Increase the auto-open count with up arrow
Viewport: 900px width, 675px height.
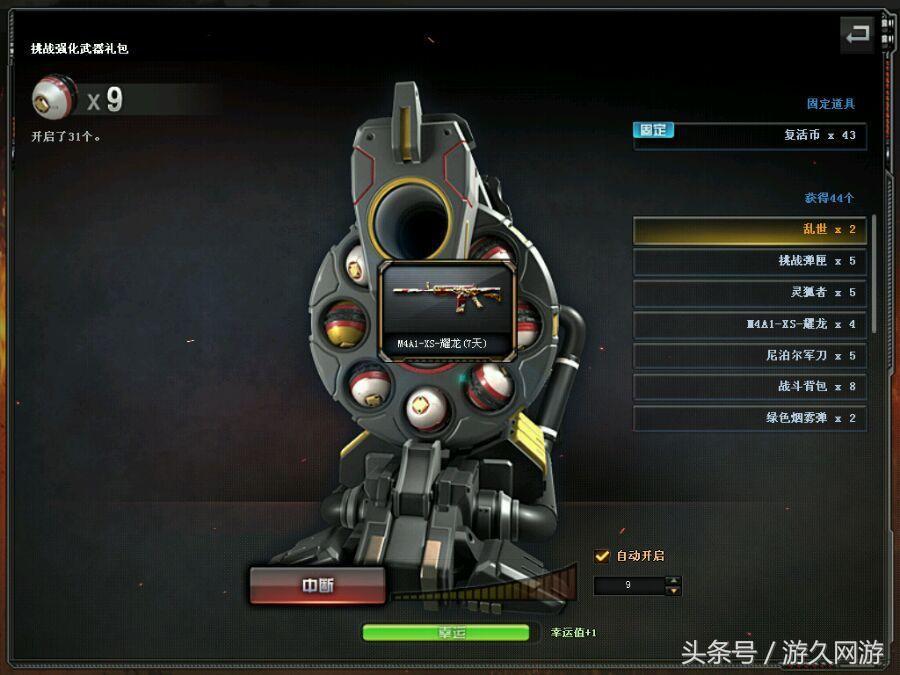(x=674, y=580)
